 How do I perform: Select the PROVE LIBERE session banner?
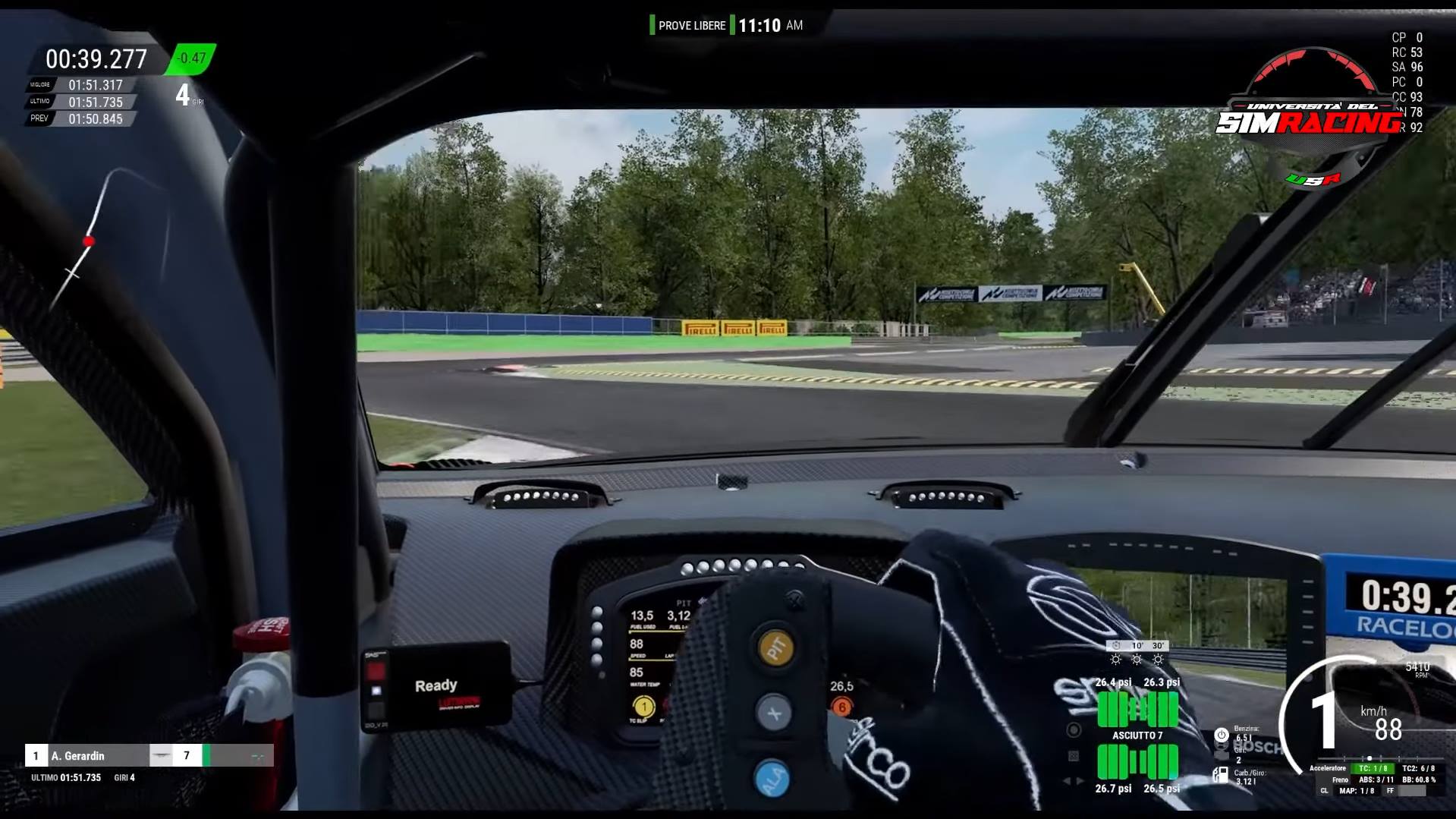coord(690,25)
